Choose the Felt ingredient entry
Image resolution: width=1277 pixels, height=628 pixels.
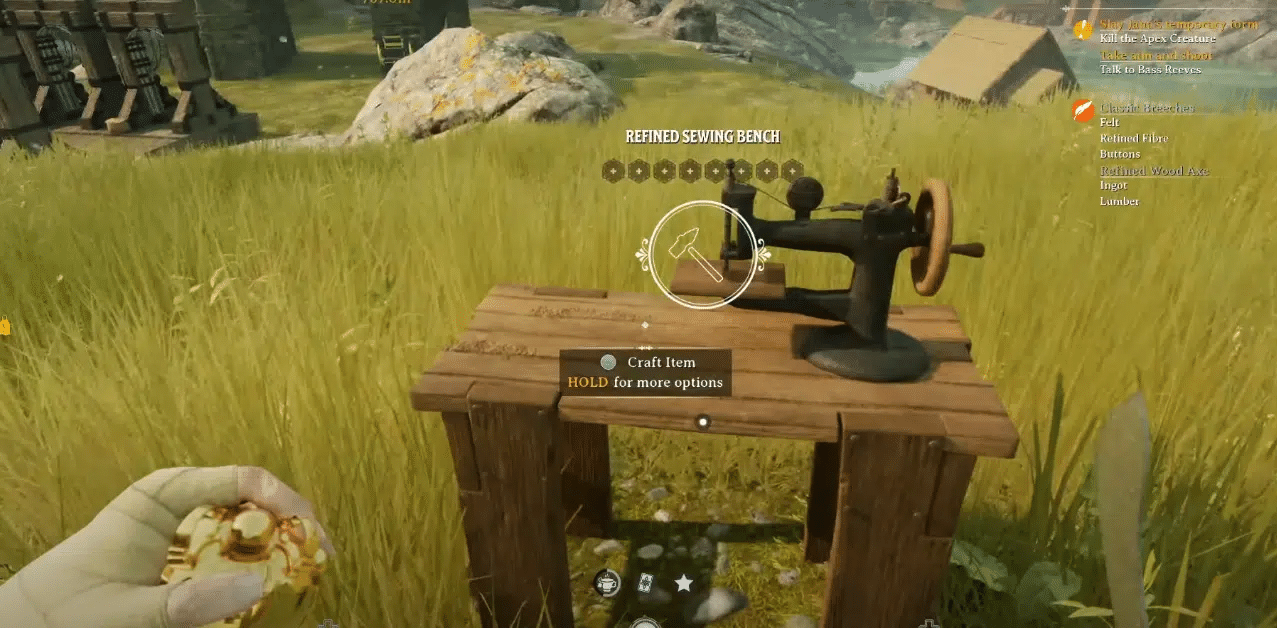click(1109, 122)
